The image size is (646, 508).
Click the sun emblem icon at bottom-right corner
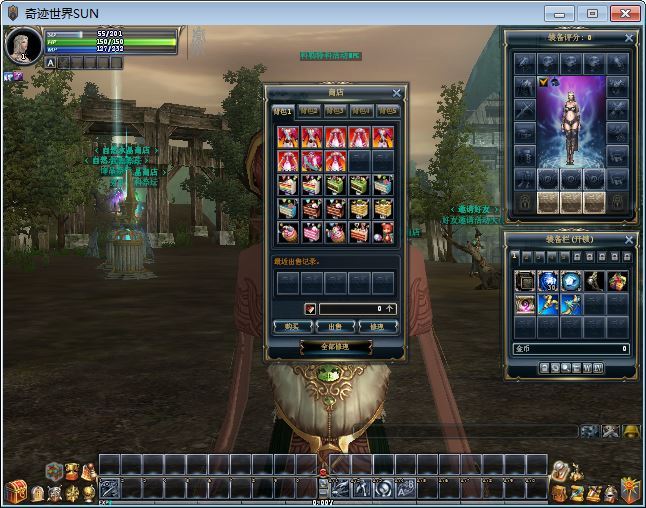tap(629, 490)
